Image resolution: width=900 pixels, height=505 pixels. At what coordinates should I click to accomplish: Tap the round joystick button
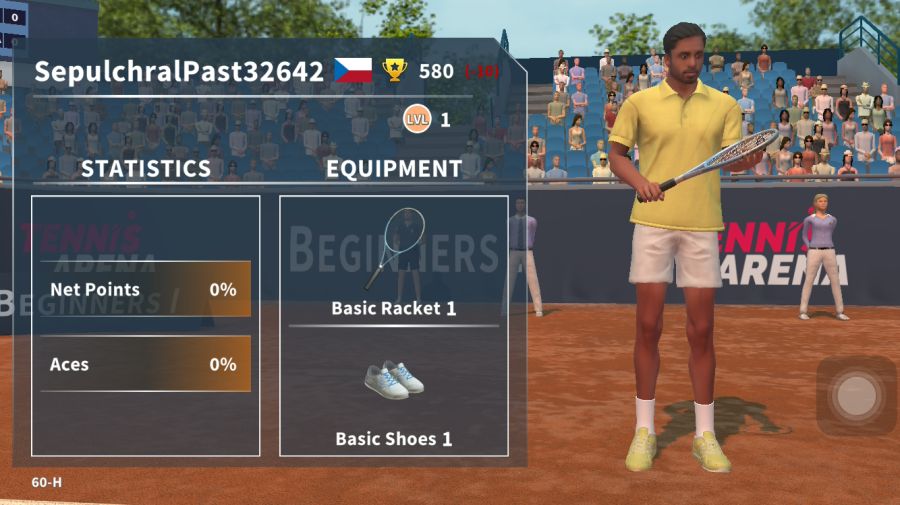pyautogui.click(x=855, y=396)
